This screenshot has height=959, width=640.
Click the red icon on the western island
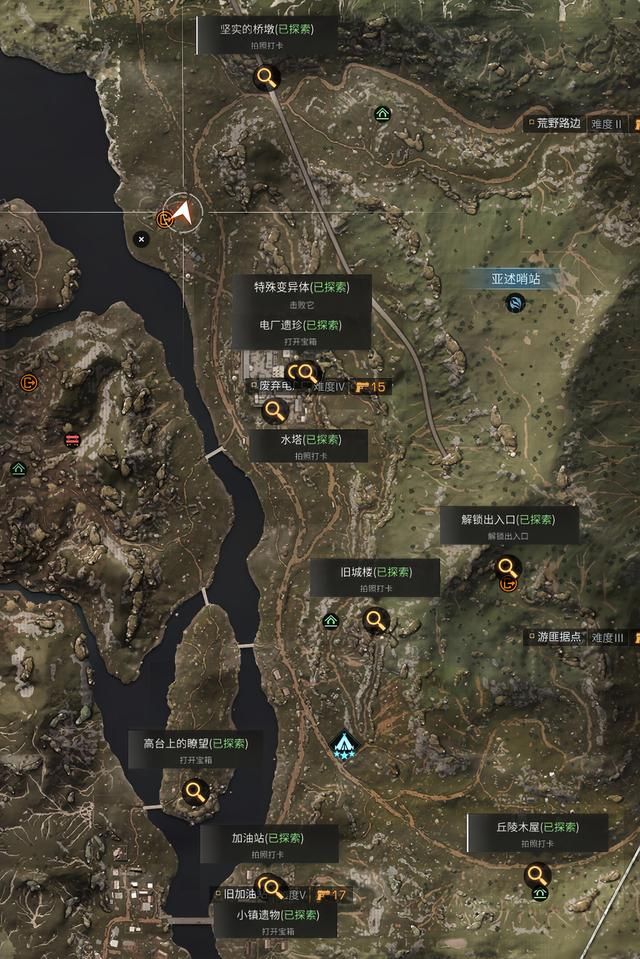pyautogui.click(x=72, y=439)
